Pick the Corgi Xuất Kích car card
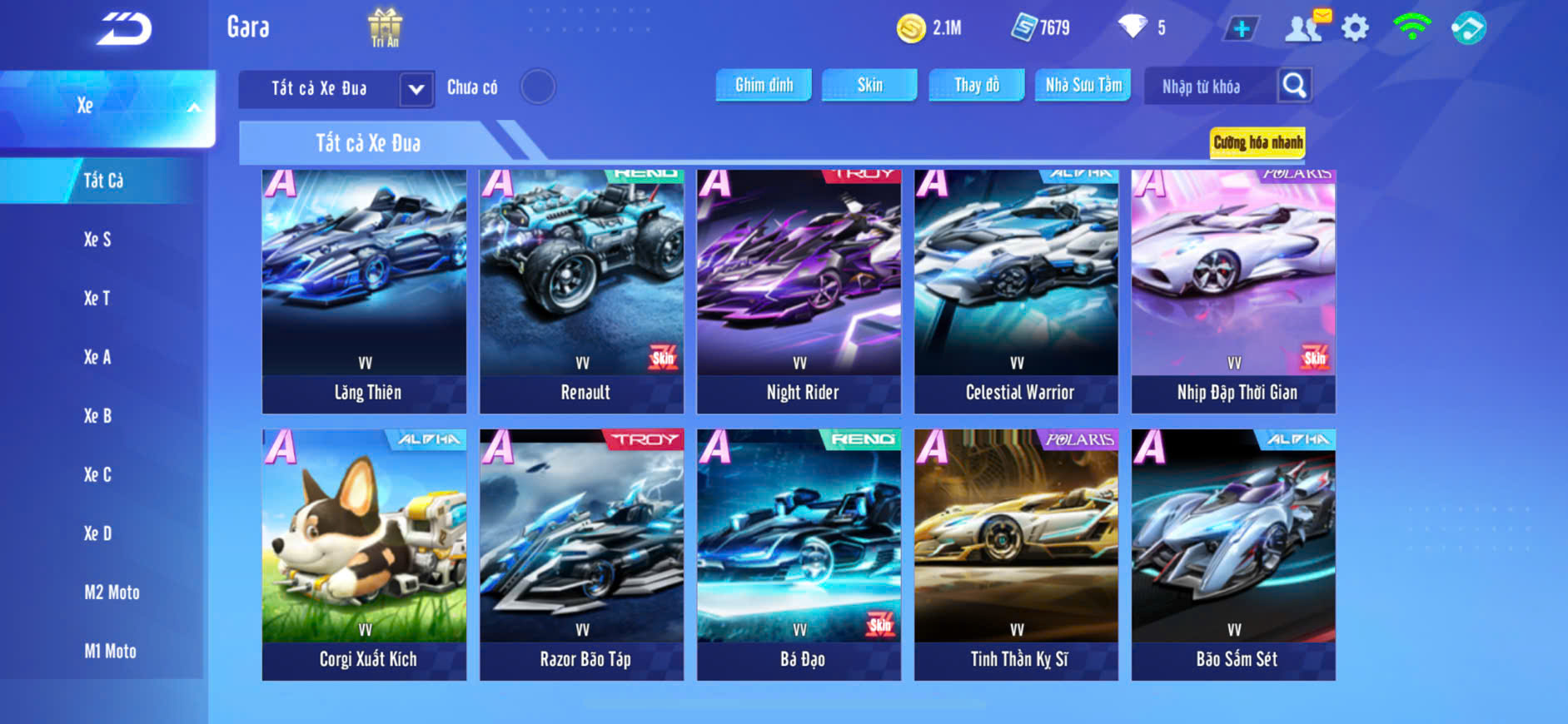This screenshot has width=1568, height=724. [x=365, y=554]
